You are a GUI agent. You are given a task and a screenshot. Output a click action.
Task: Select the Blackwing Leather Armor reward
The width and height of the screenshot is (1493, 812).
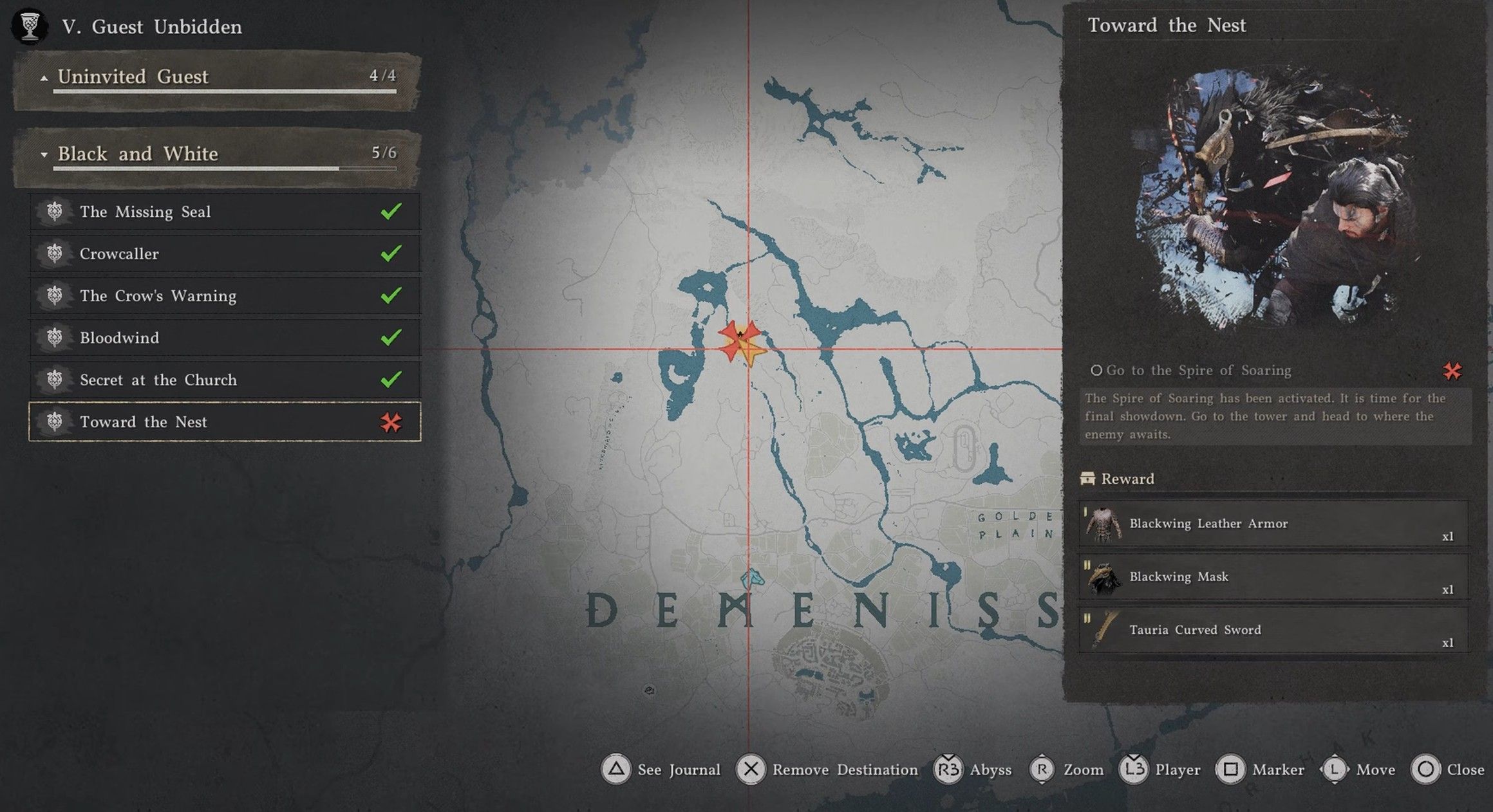pyautogui.click(x=1273, y=524)
